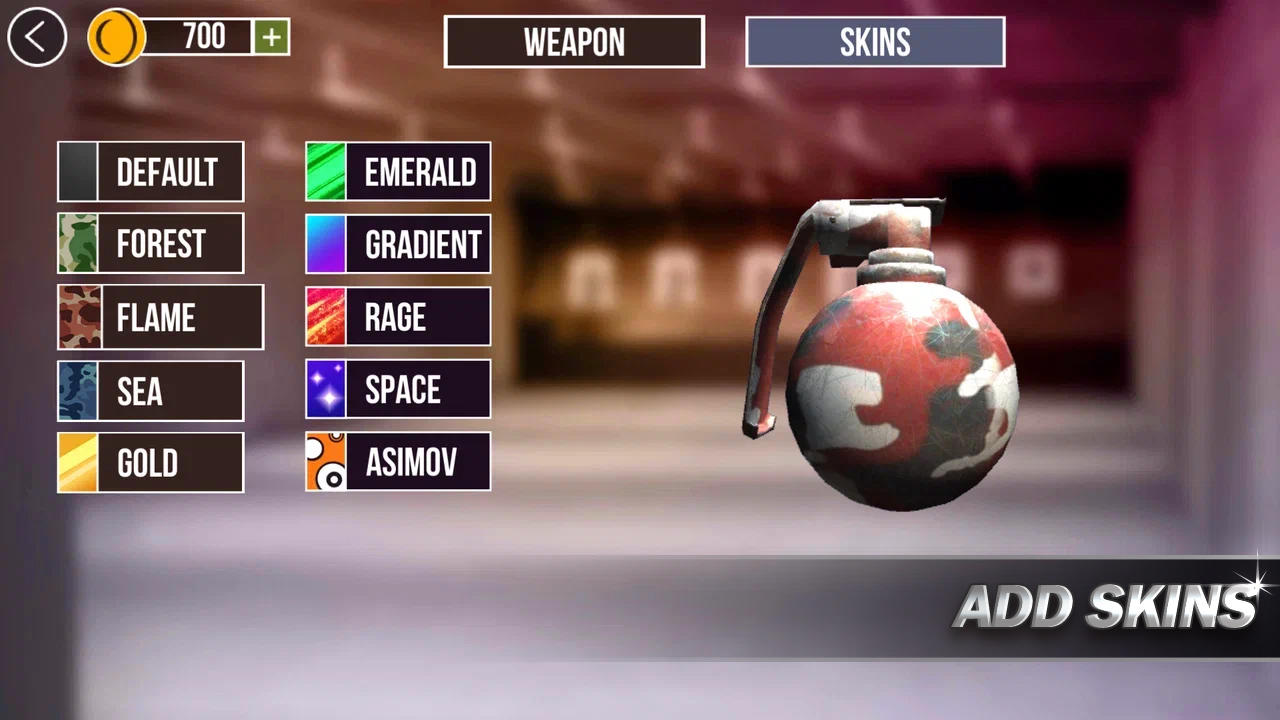Image resolution: width=1280 pixels, height=720 pixels.
Task: Click the coin currency icon
Action: point(116,38)
